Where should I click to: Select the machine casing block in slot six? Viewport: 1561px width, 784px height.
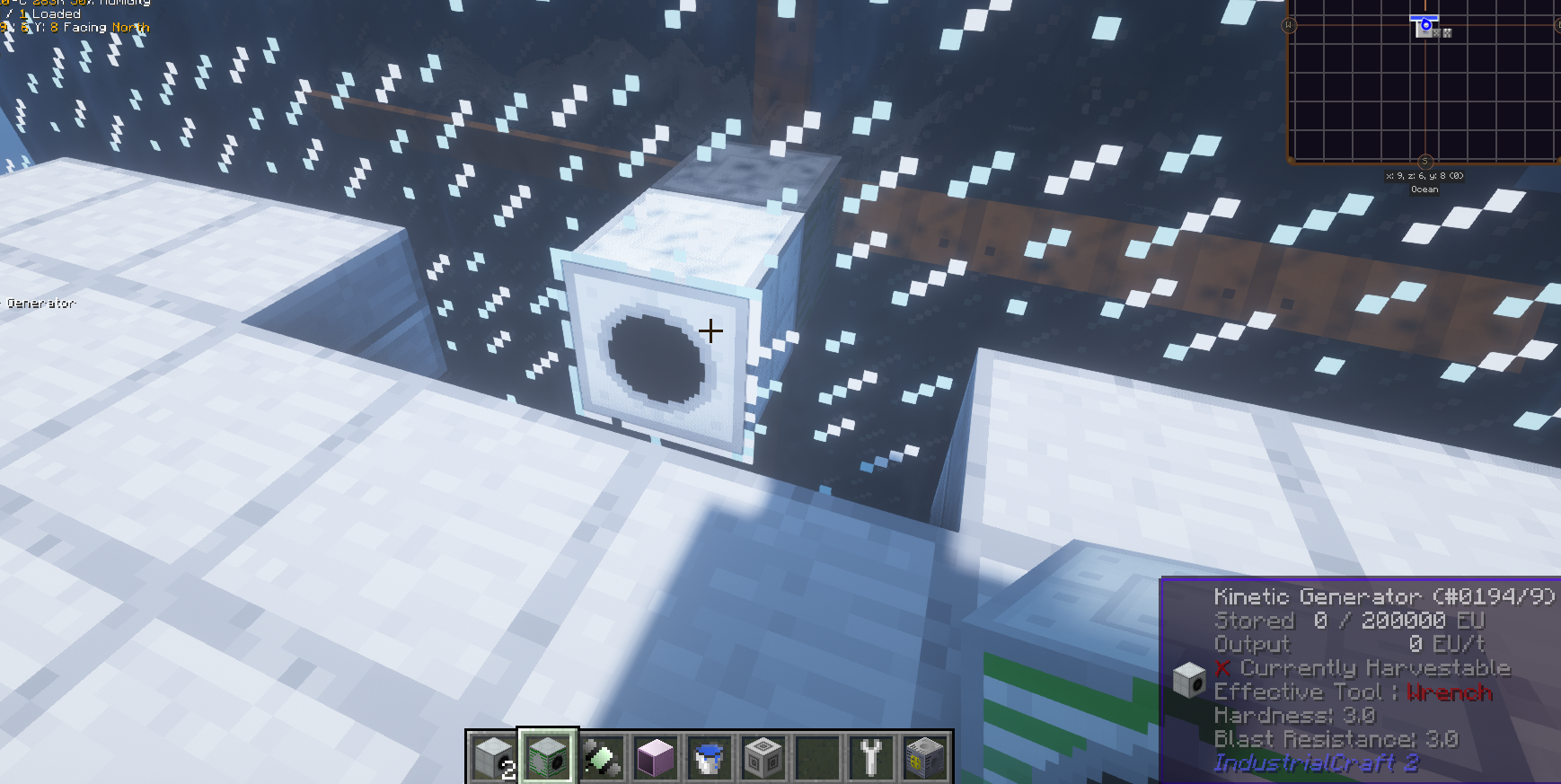coord(763,759)
